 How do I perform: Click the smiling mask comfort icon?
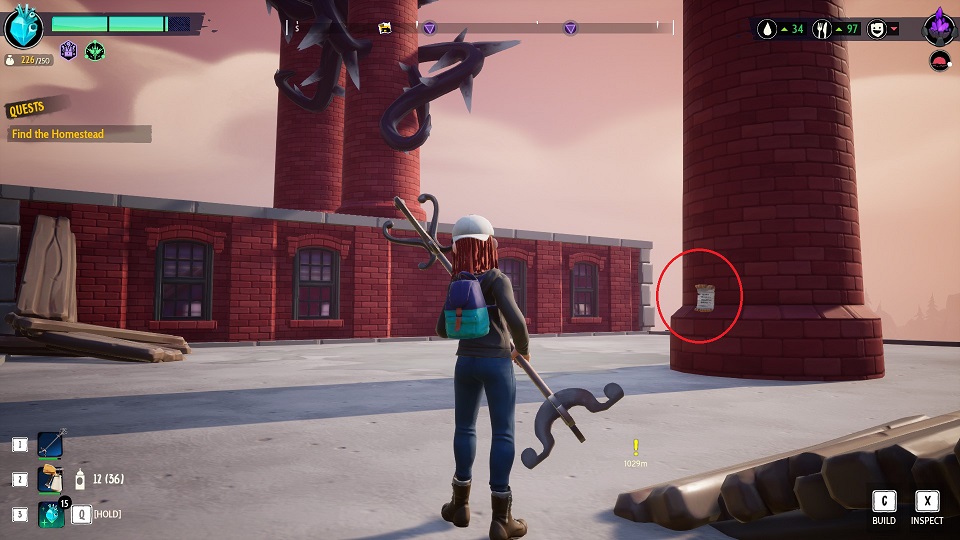[877, 28]
